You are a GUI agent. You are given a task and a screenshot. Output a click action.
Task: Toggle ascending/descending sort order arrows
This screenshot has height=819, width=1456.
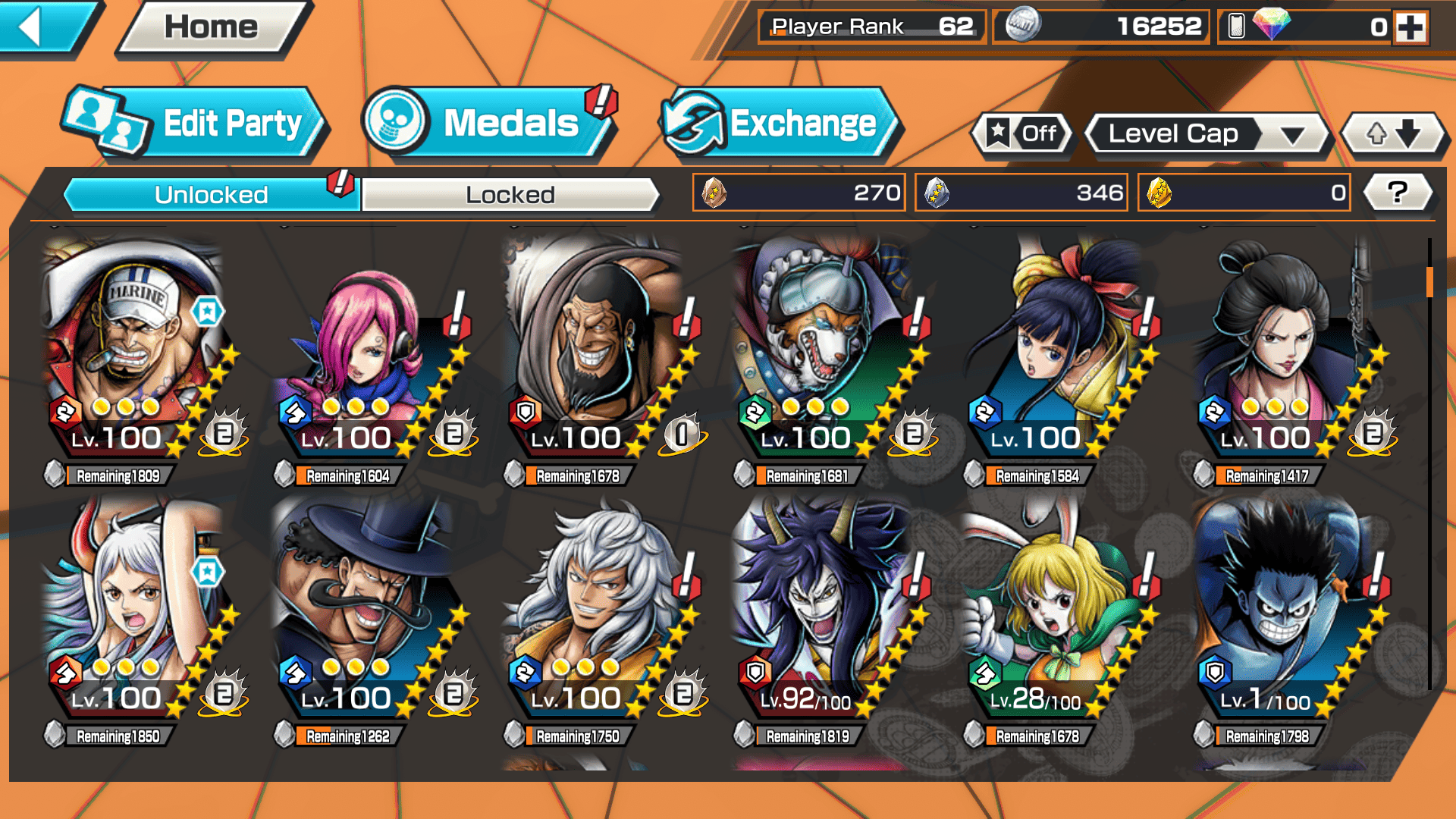tap(1393, 134)
